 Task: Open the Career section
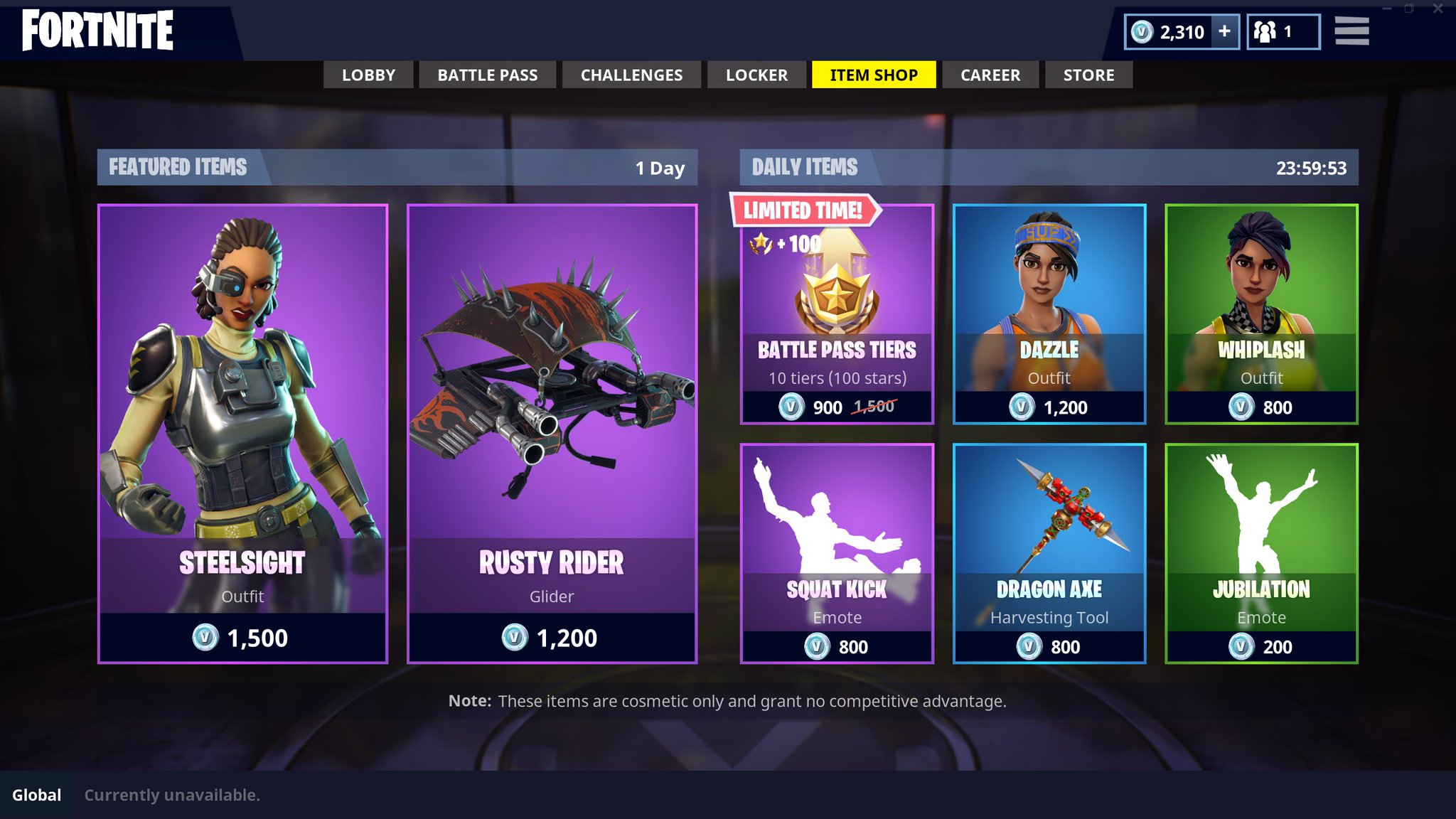pyautogui.click(x=990, y=75)
